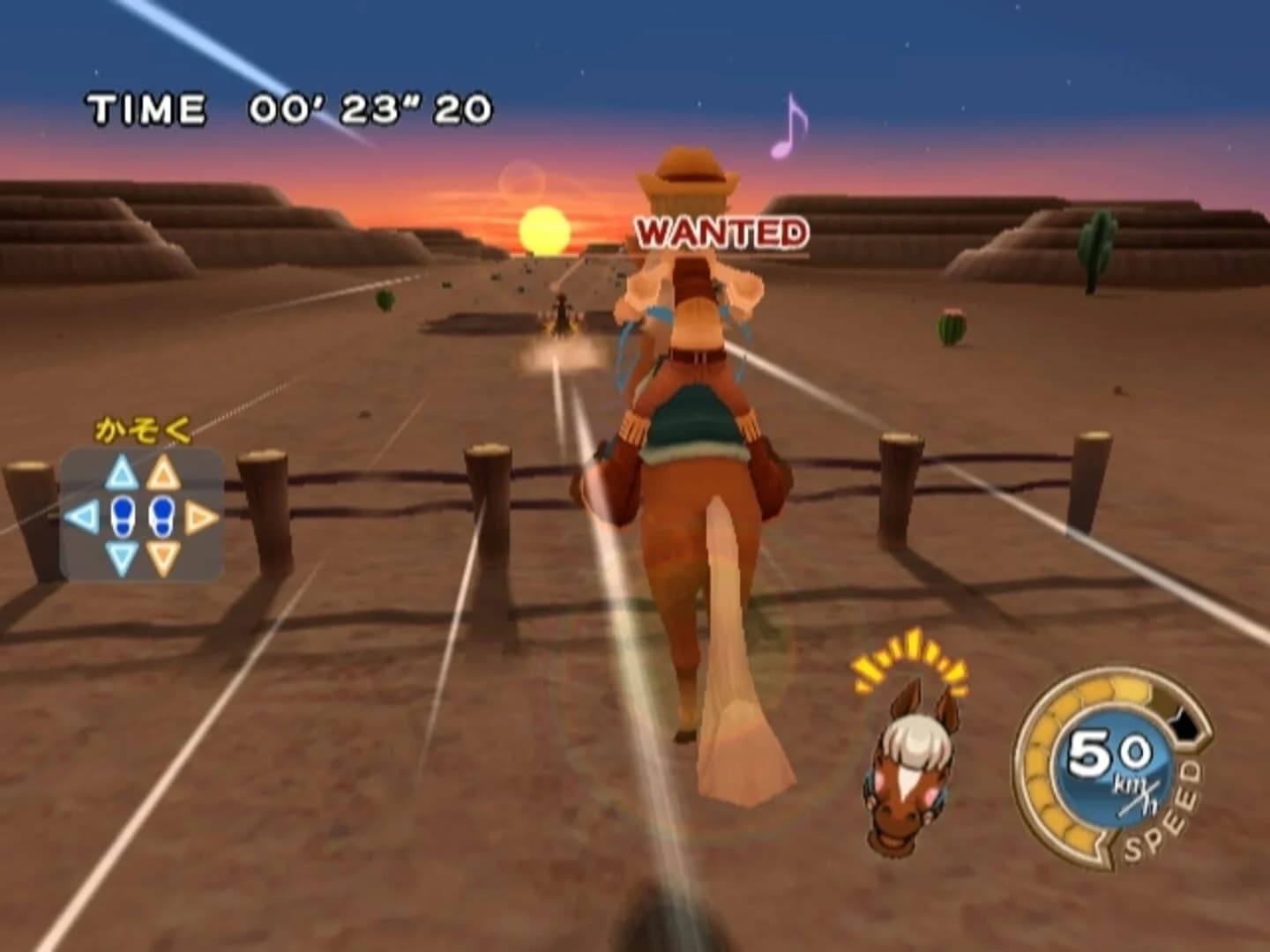1270x952 pixels.
Task: Click the TIME heading in the top left
Action: [146, 106]
